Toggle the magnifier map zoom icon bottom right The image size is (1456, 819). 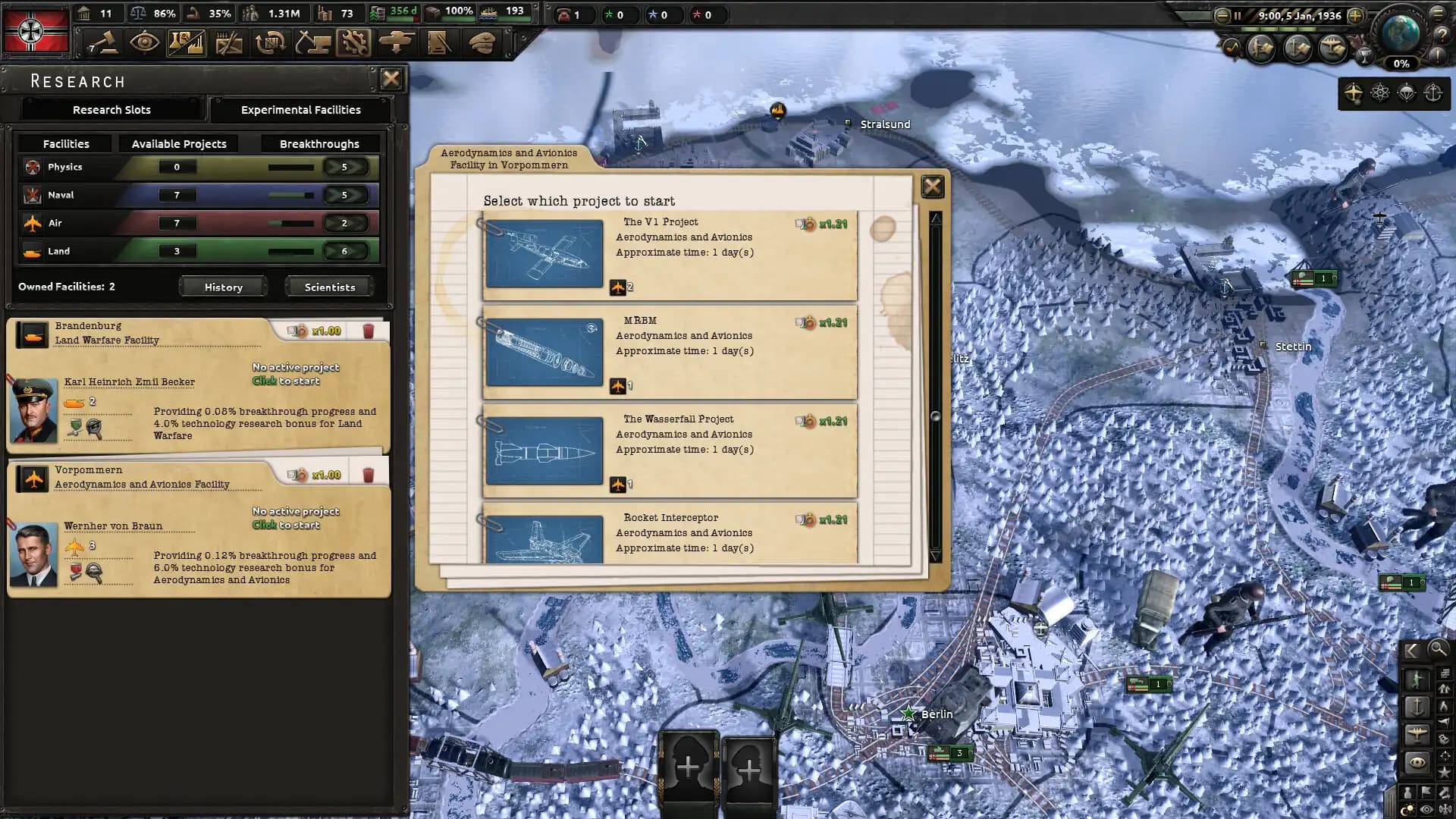point(1439,650)
